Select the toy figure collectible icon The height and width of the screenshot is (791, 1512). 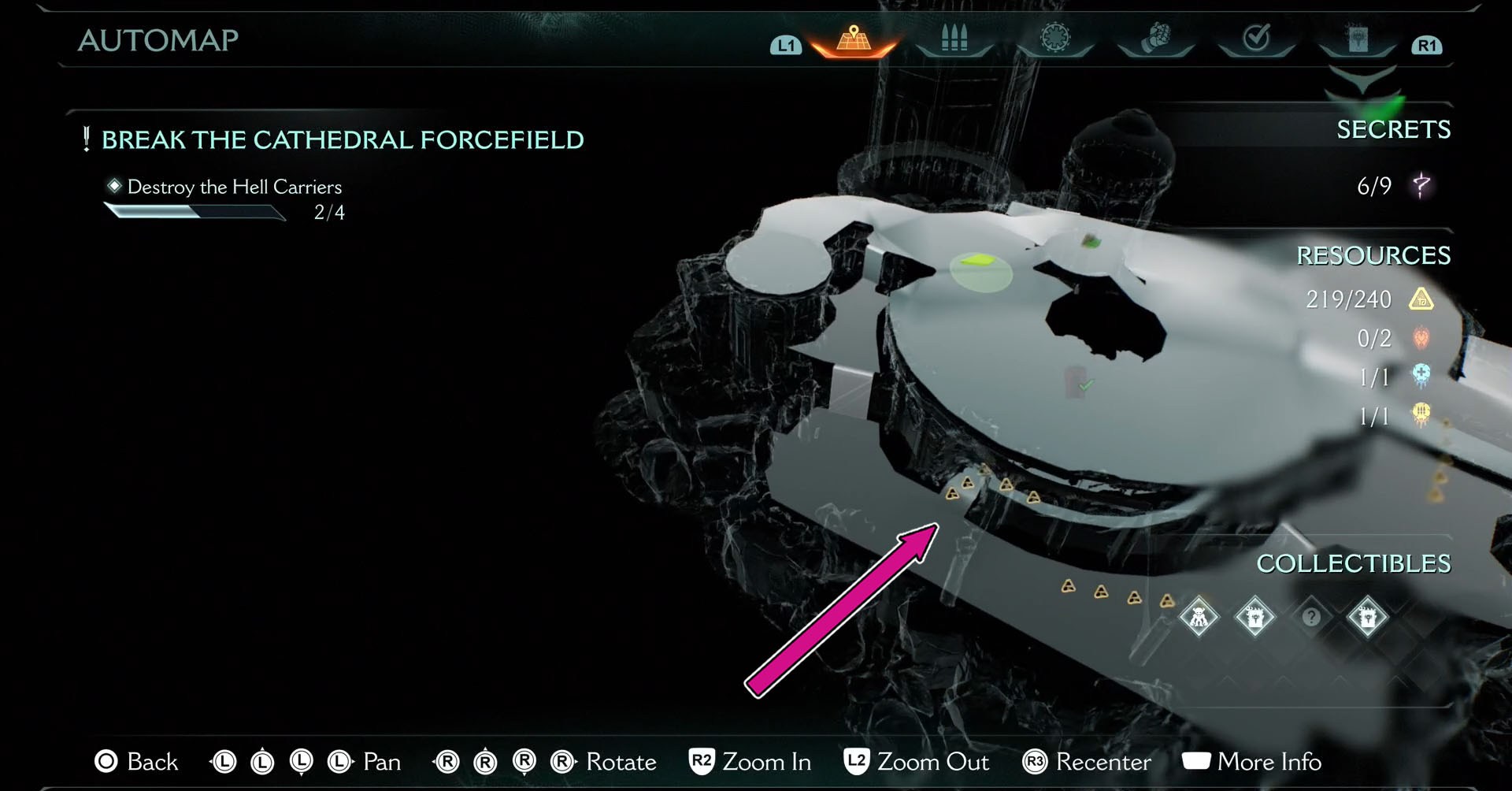(1199, 616)
